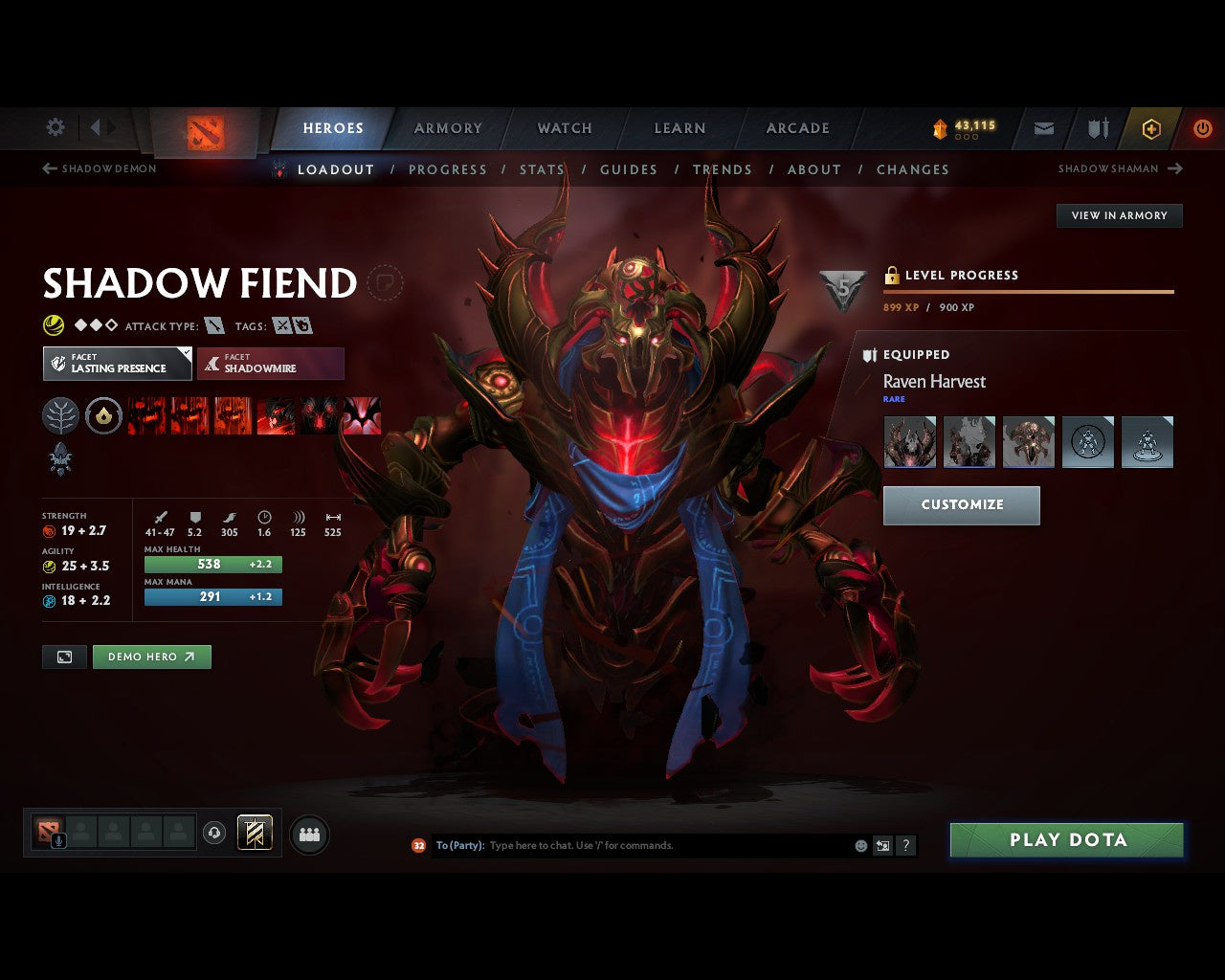
Task: Click View in Armory
Action: pos(1119,215)
